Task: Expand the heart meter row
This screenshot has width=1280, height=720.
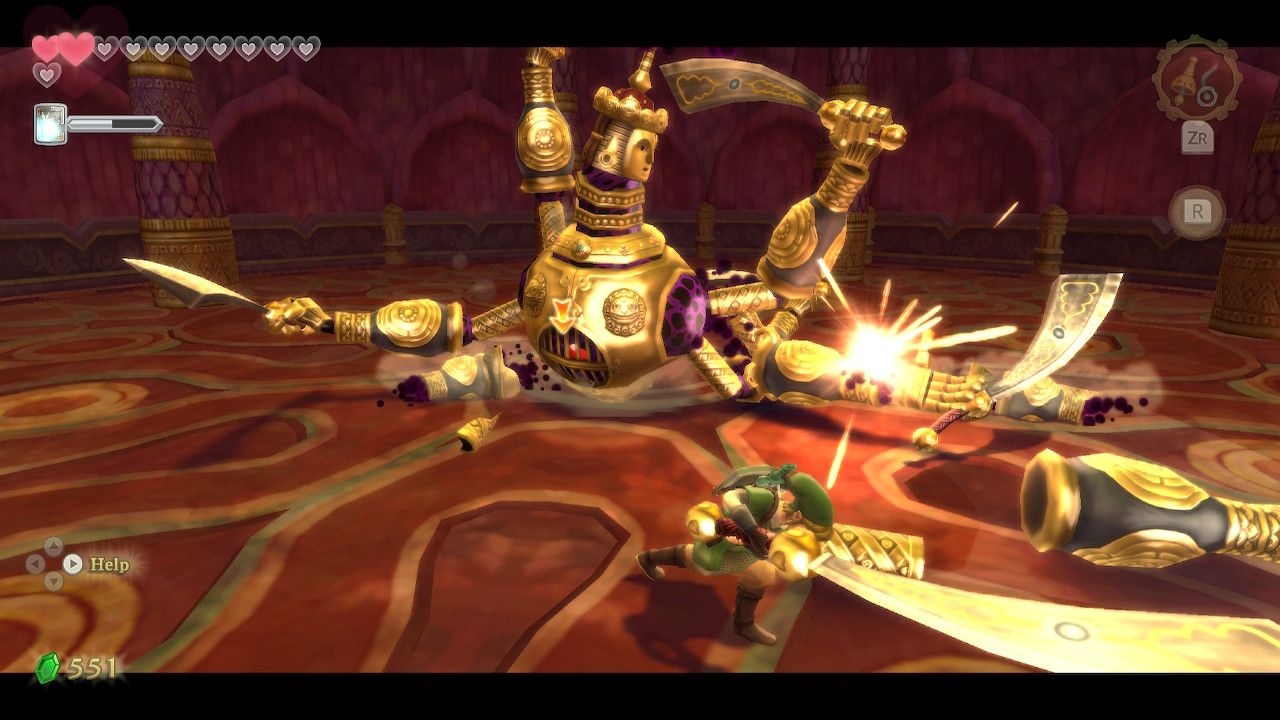Action: click(x=170, y=47)
